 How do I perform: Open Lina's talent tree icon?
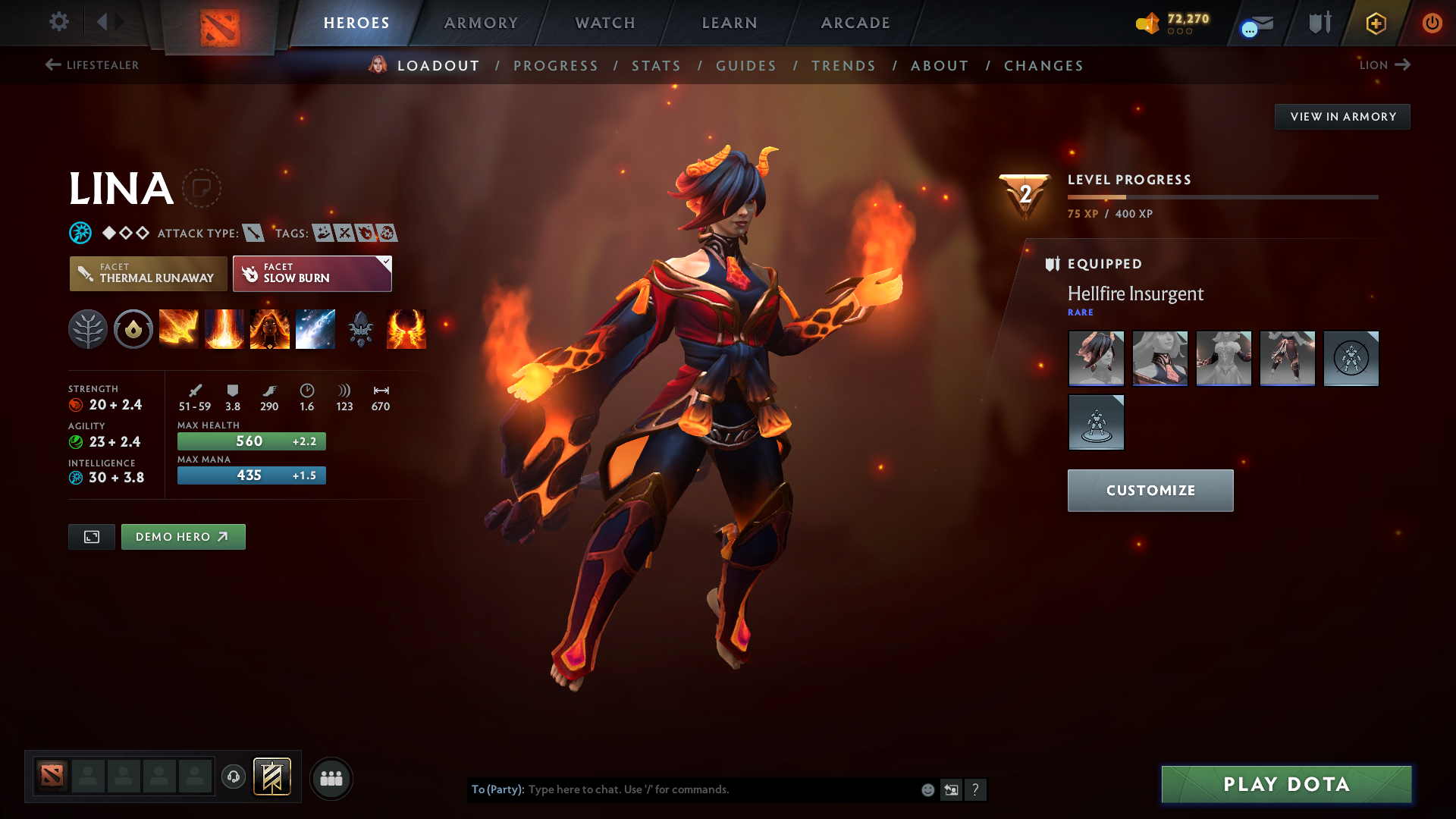point(88,328)
